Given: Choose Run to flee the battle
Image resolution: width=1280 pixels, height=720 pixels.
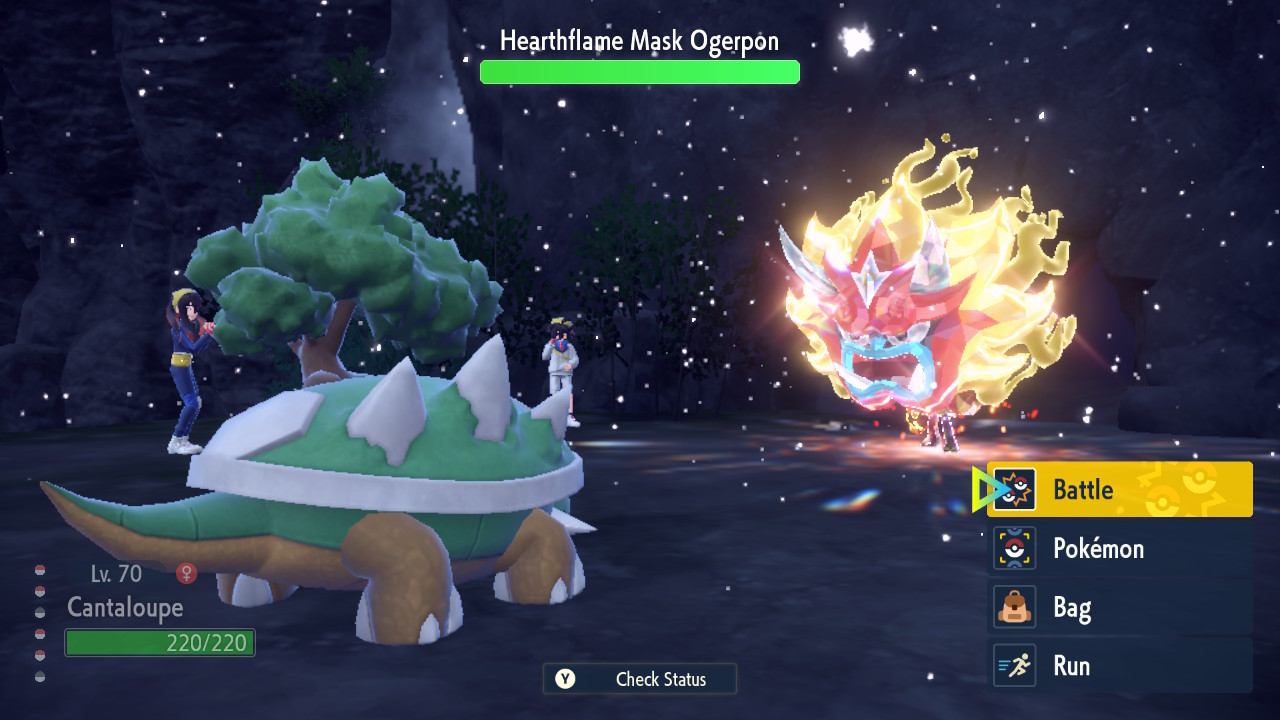Looking at the screenshot, I should coord(1120,666).
